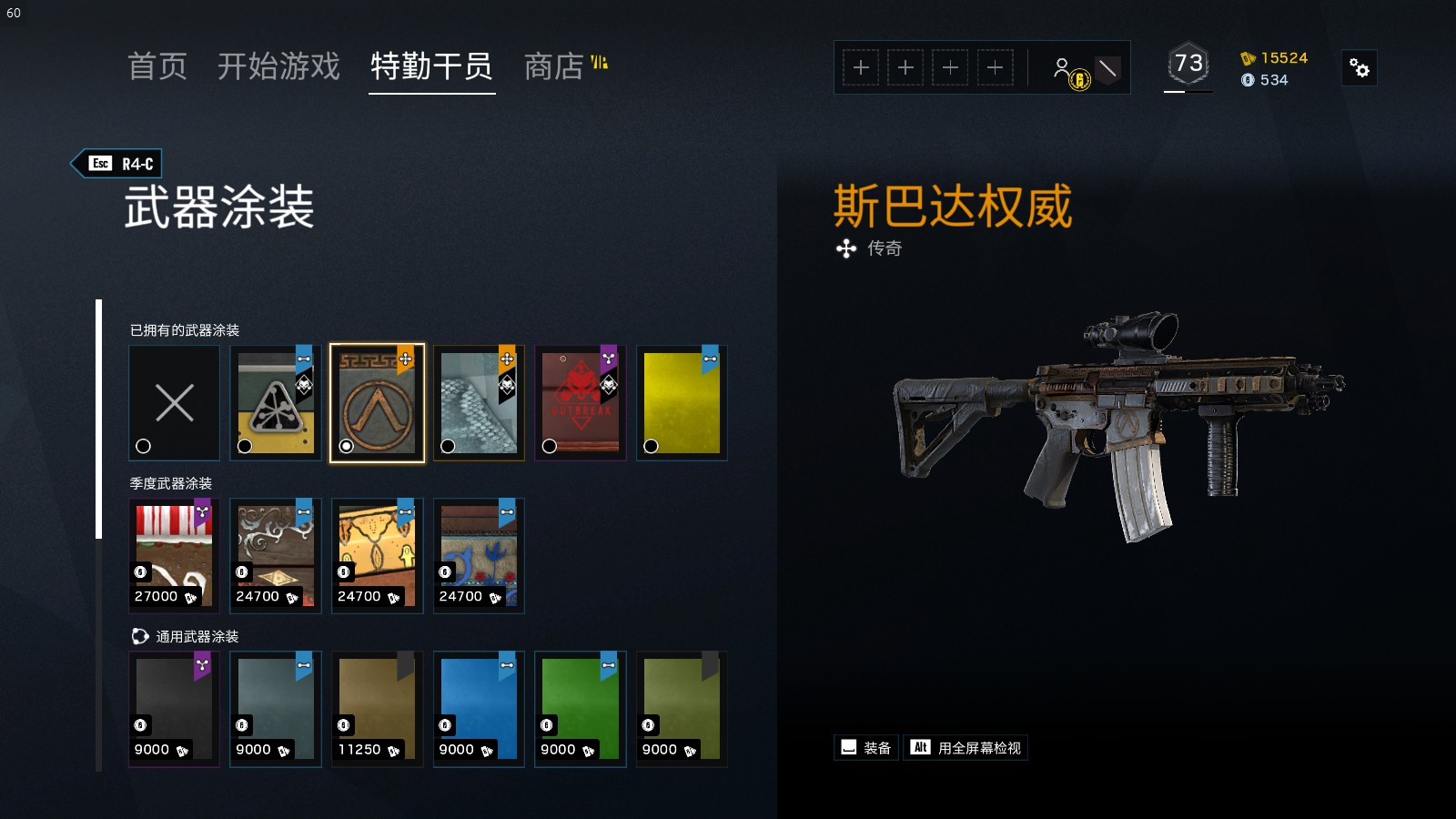Choose the triangle emblem yellow skin

coord(276,403)
